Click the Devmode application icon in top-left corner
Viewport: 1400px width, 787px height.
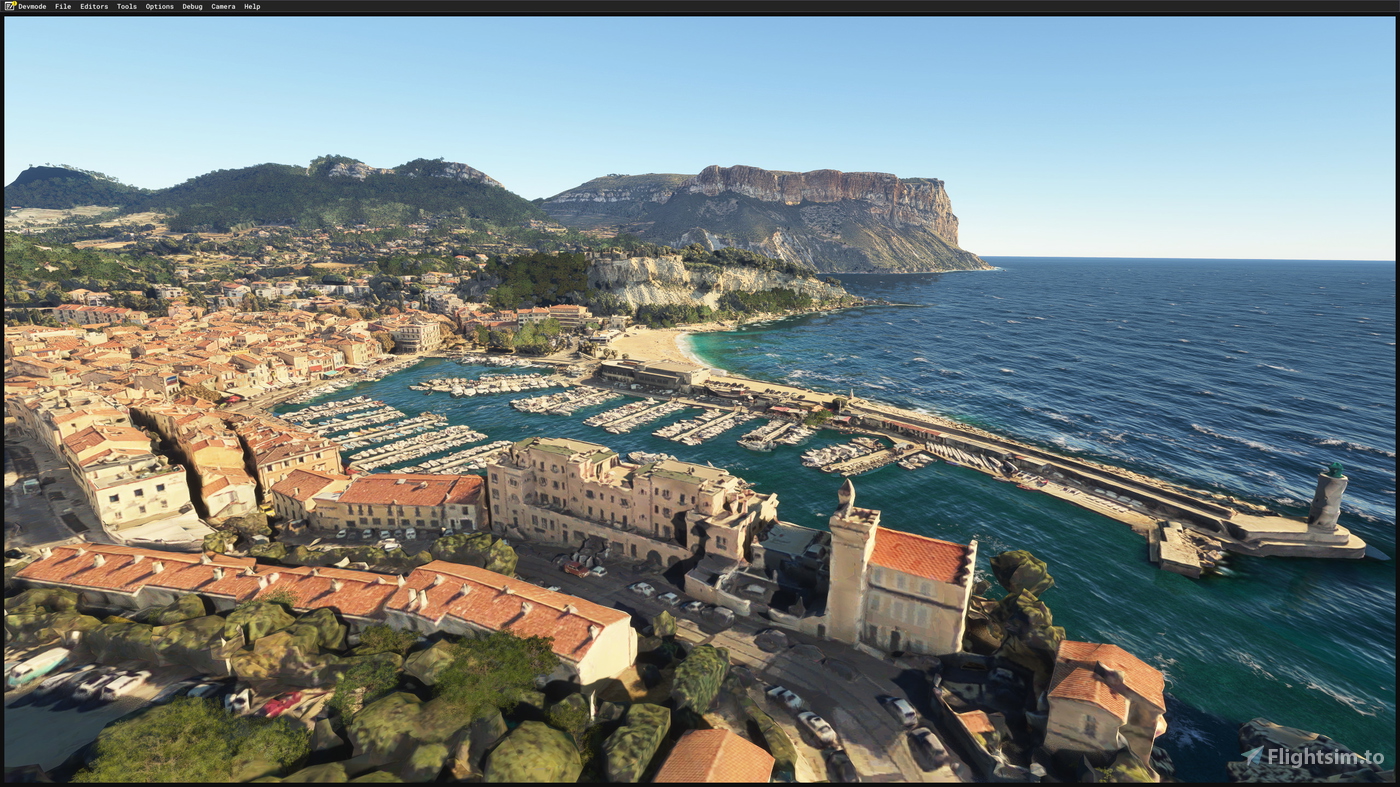click(7, 5)
